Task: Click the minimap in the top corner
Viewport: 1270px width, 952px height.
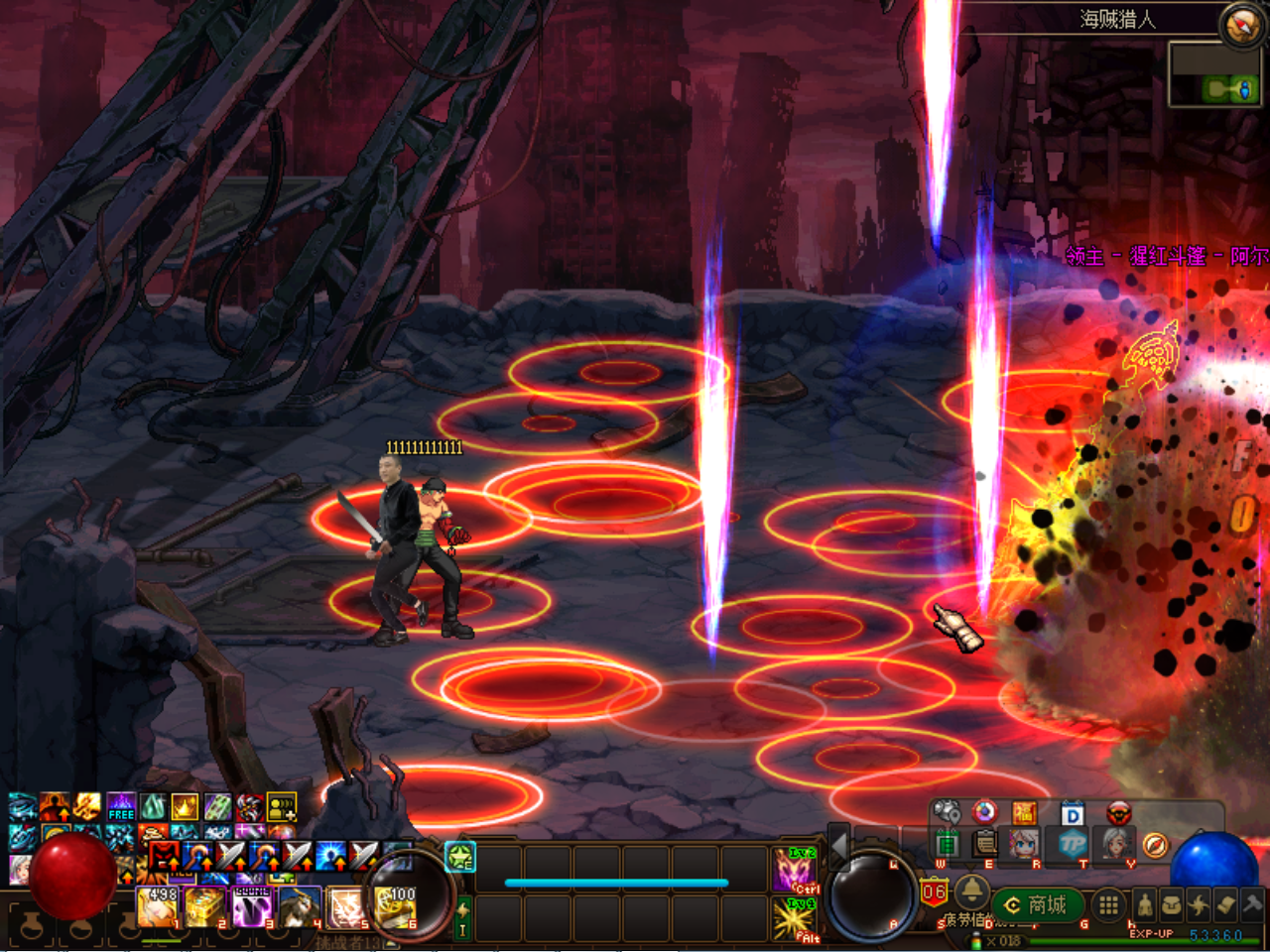Action: (x=1216, y=73)
